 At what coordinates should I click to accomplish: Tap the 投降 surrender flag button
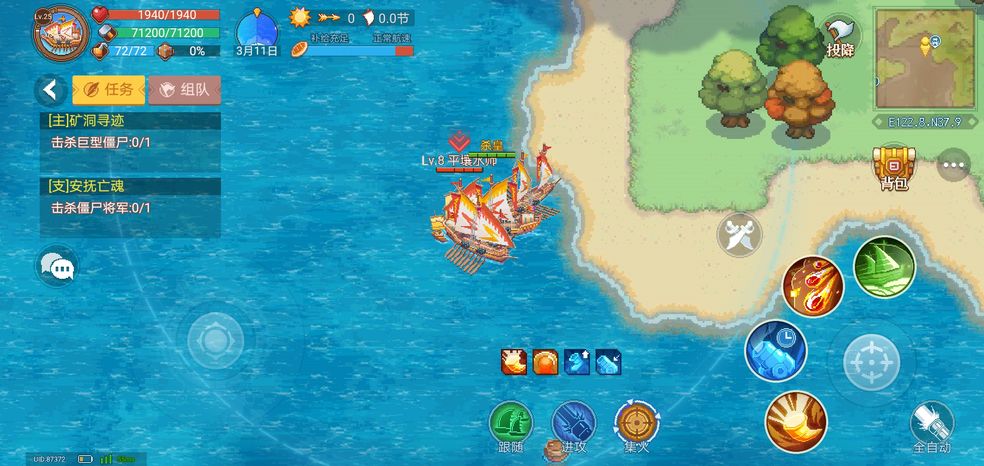(x=840, y=38)
